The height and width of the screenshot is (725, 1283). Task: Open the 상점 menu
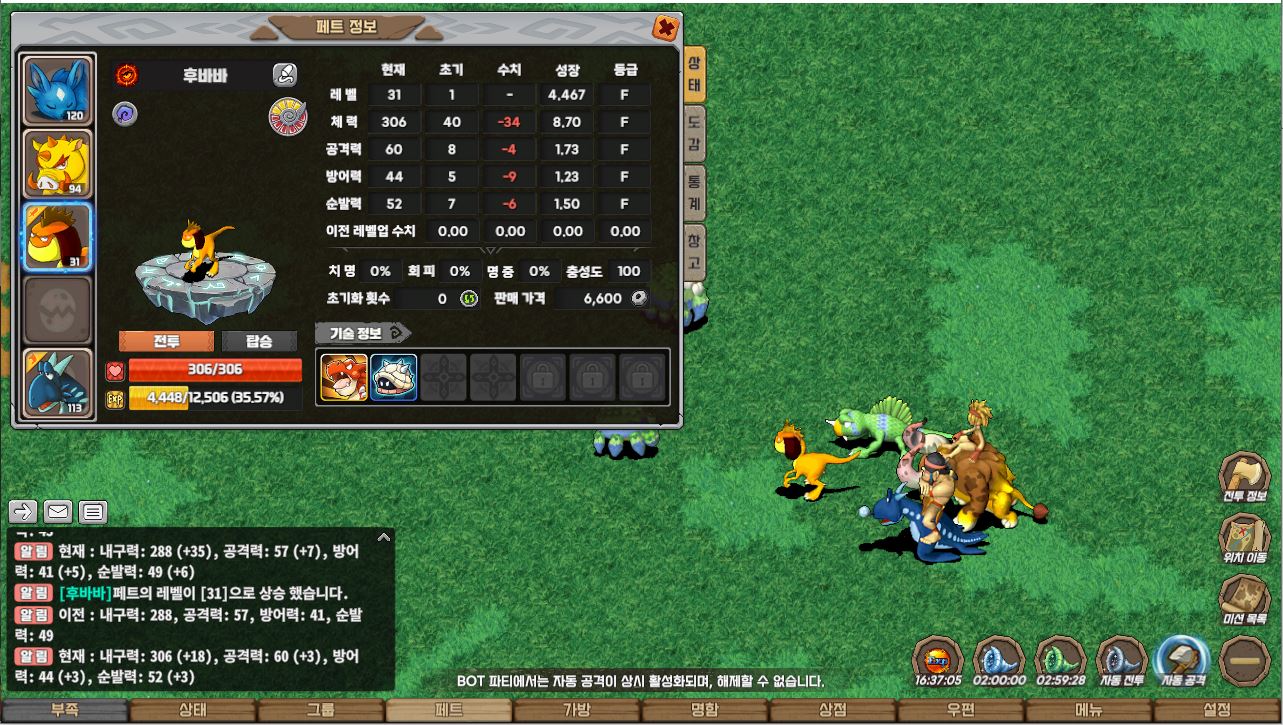click(x=833, y=711)
